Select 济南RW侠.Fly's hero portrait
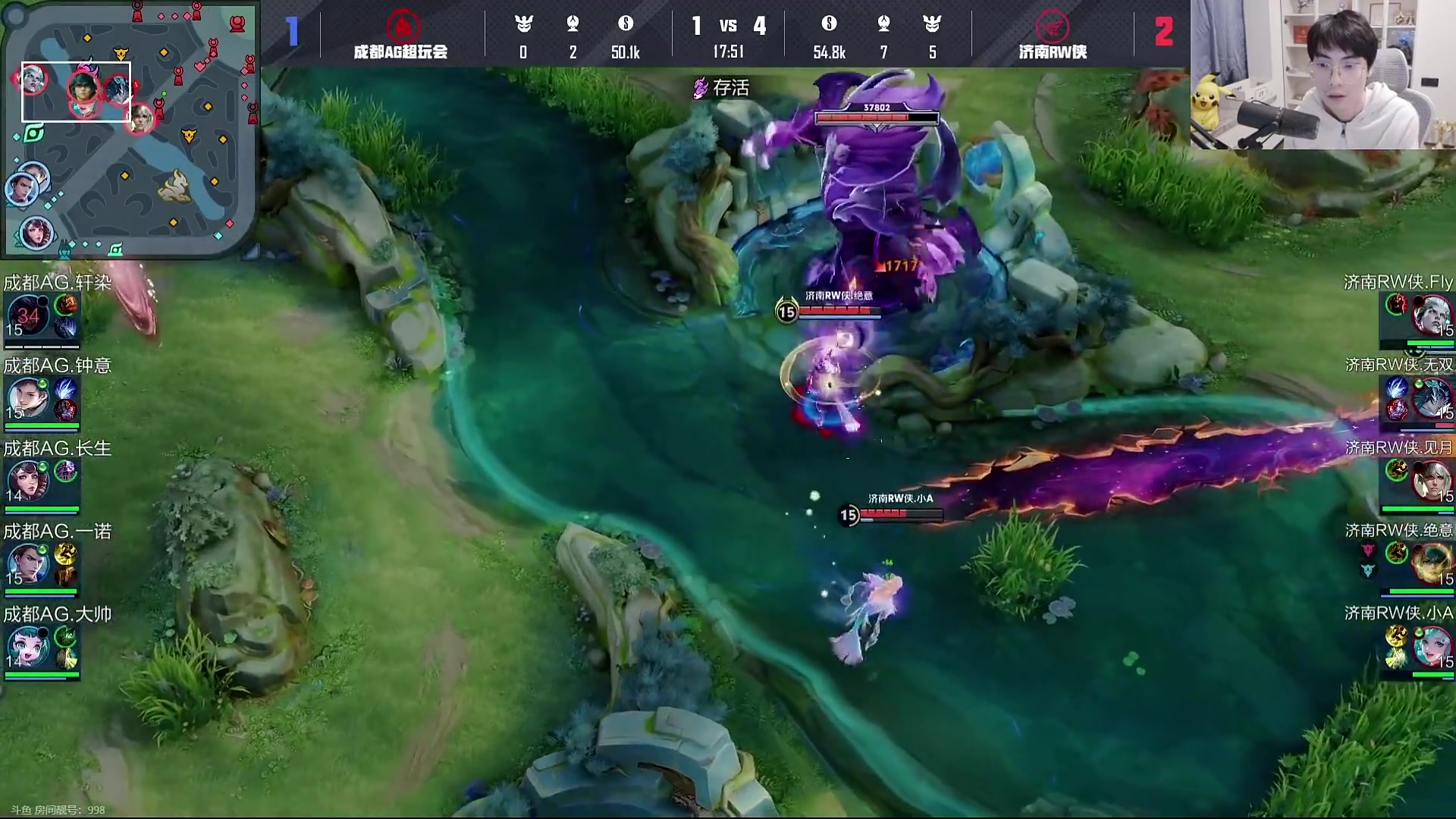Screen dimensions: 1456x819 (1431, 317)
